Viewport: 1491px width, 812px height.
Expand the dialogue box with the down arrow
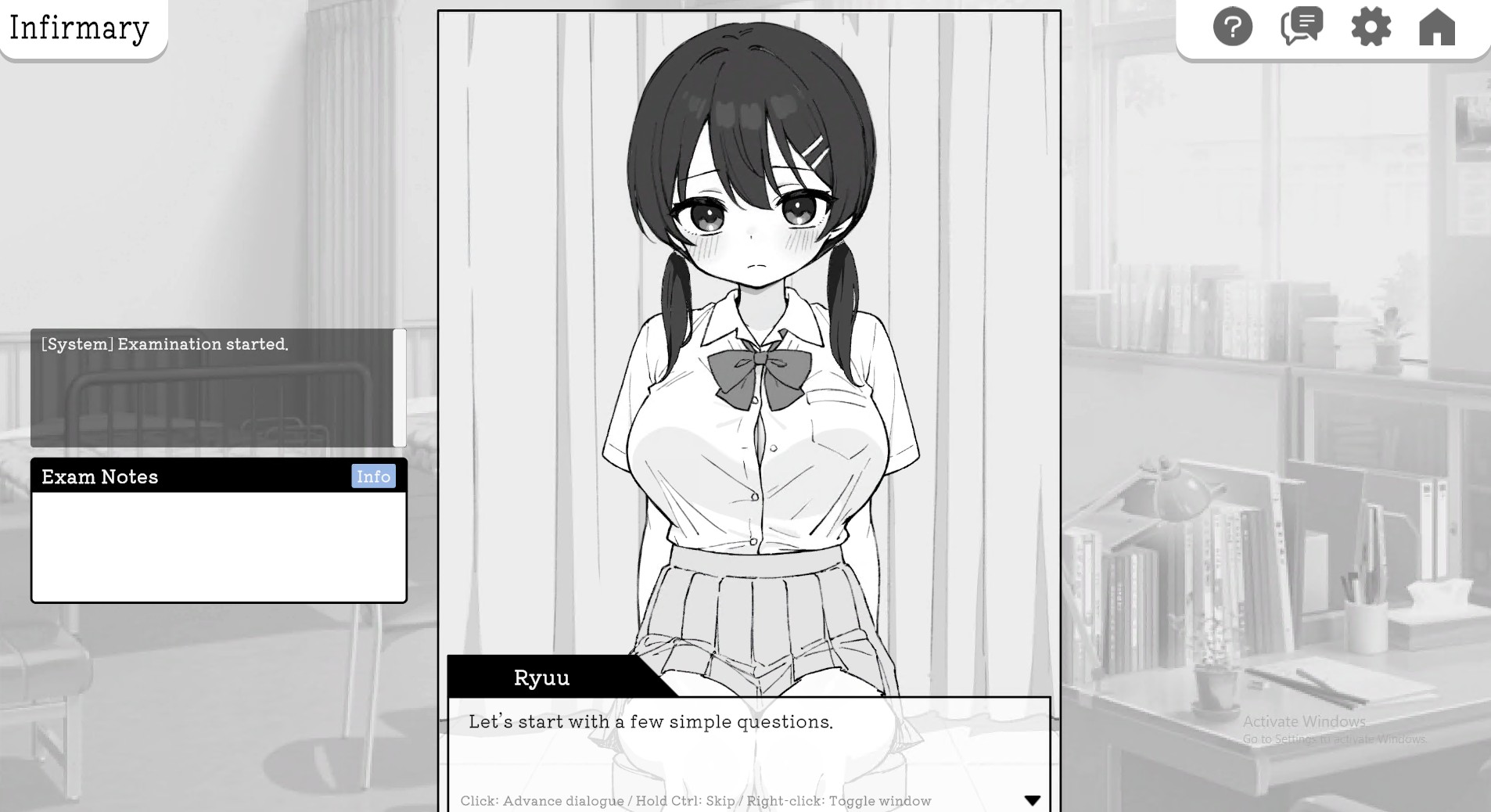(1033, 800)
